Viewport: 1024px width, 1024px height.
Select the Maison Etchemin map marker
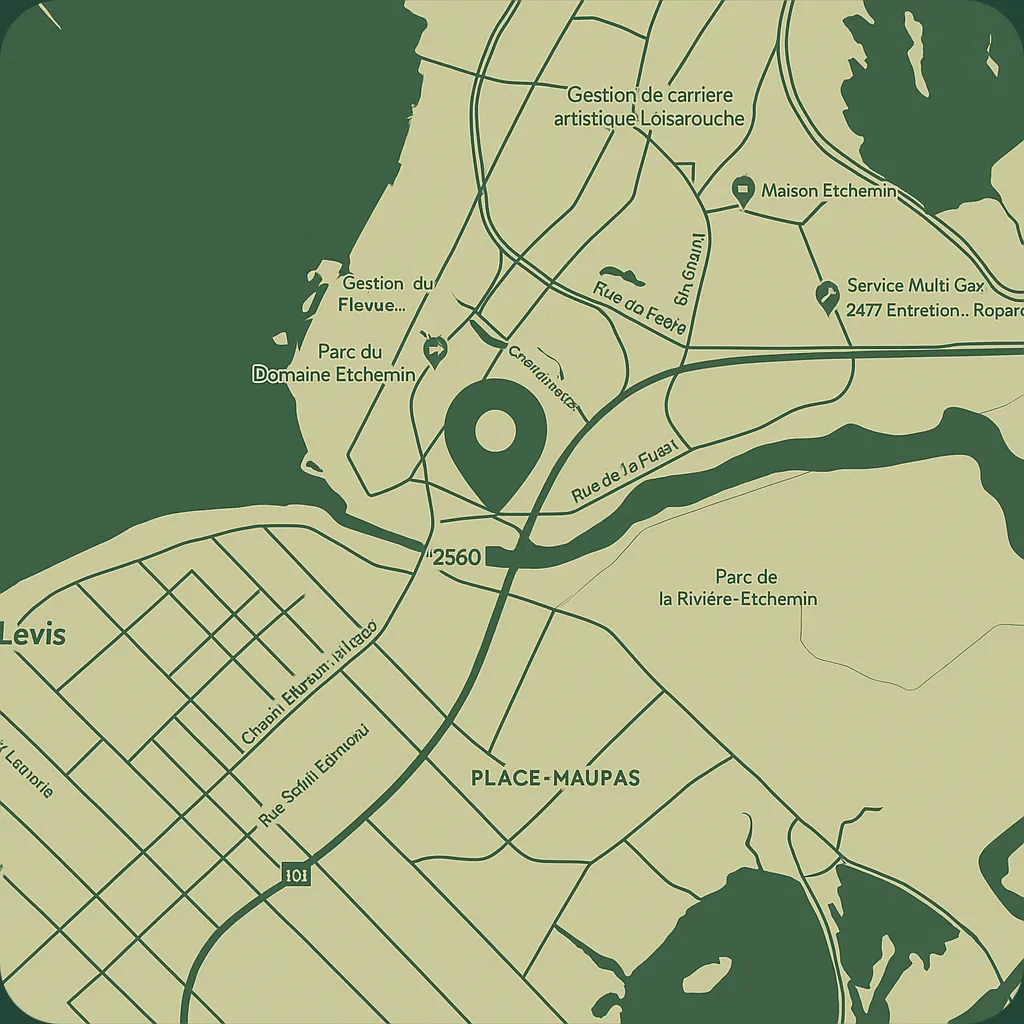pos(742,190)
